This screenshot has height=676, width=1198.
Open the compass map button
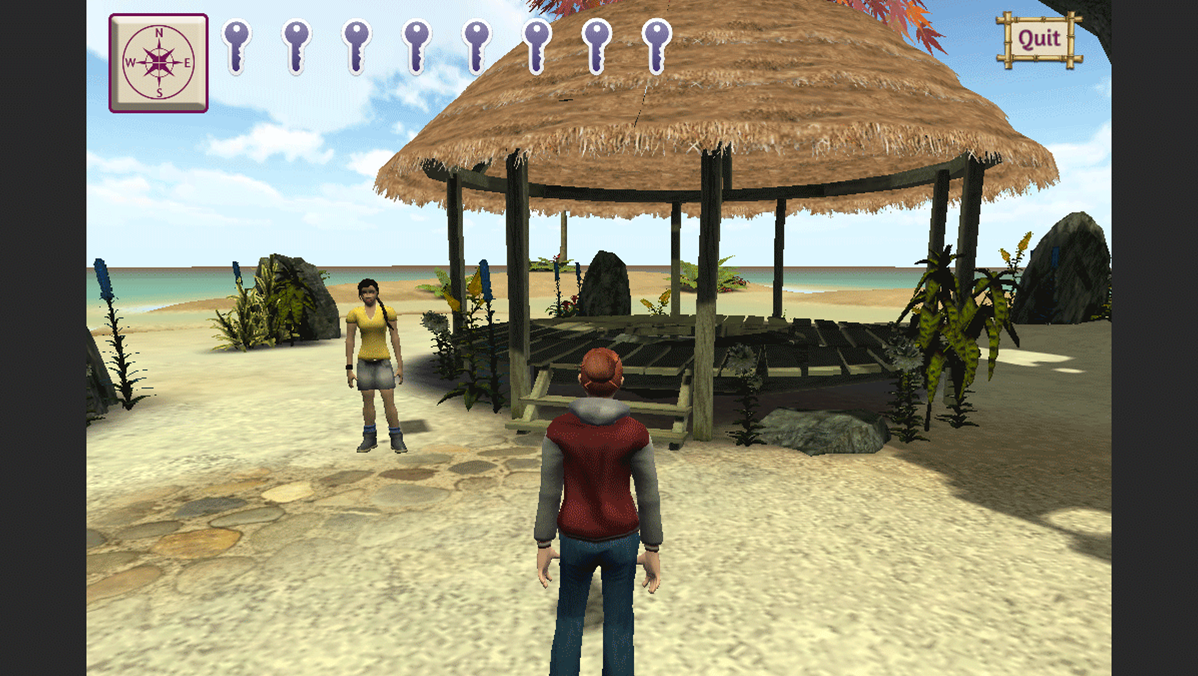158,63
